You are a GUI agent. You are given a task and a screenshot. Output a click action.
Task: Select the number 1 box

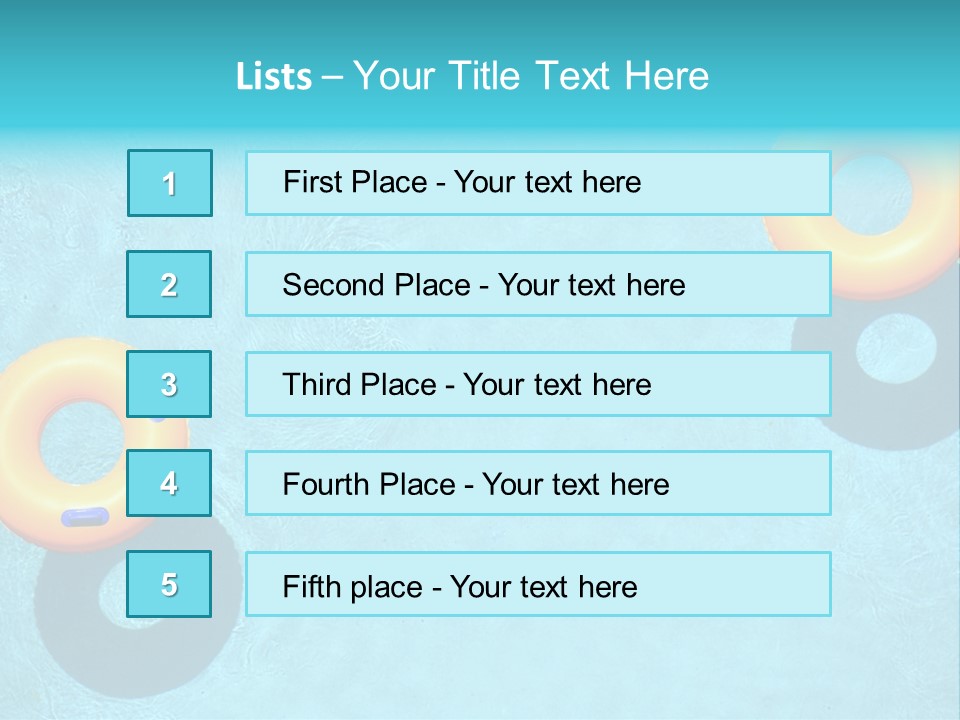click(170, 183)
